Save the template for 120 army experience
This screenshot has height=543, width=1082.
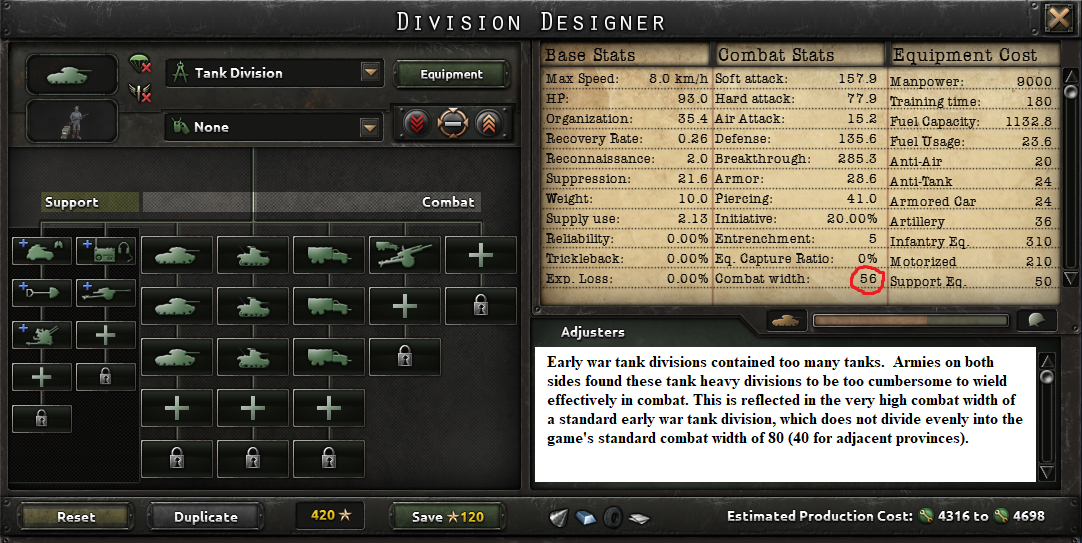coord(447,516)
